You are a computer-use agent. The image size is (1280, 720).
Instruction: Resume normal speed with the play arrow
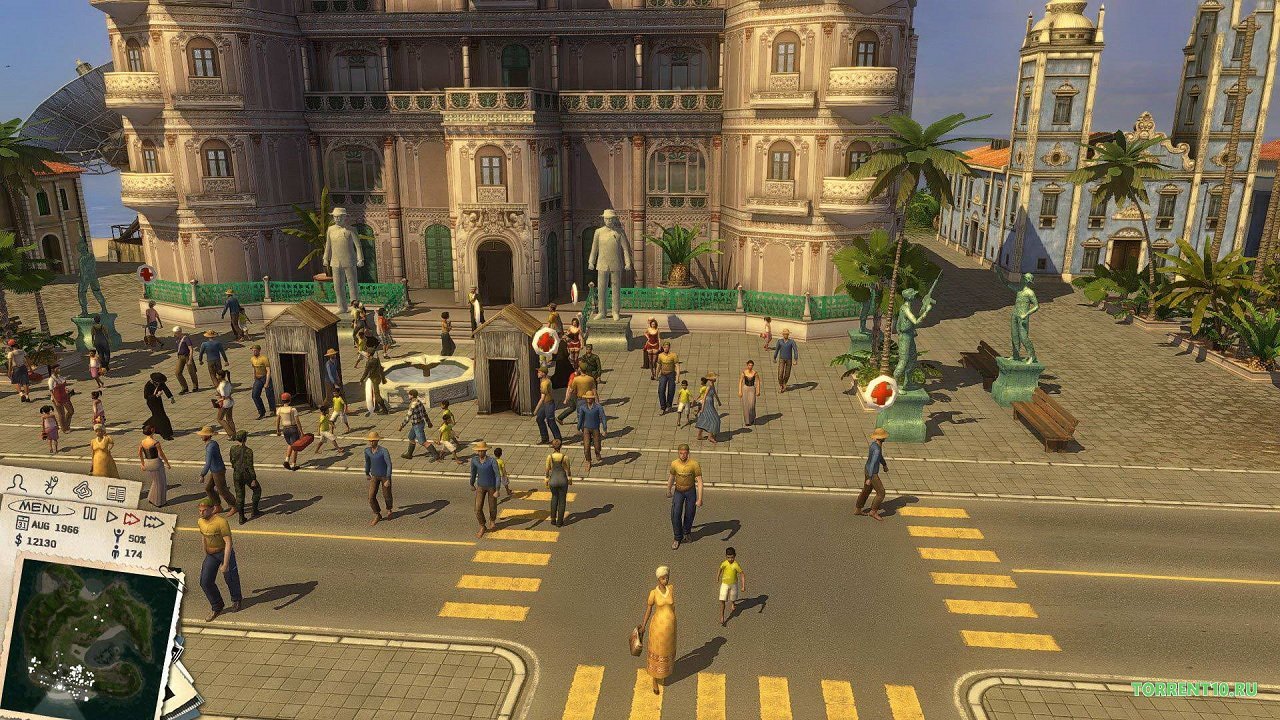tap(111, 516)
